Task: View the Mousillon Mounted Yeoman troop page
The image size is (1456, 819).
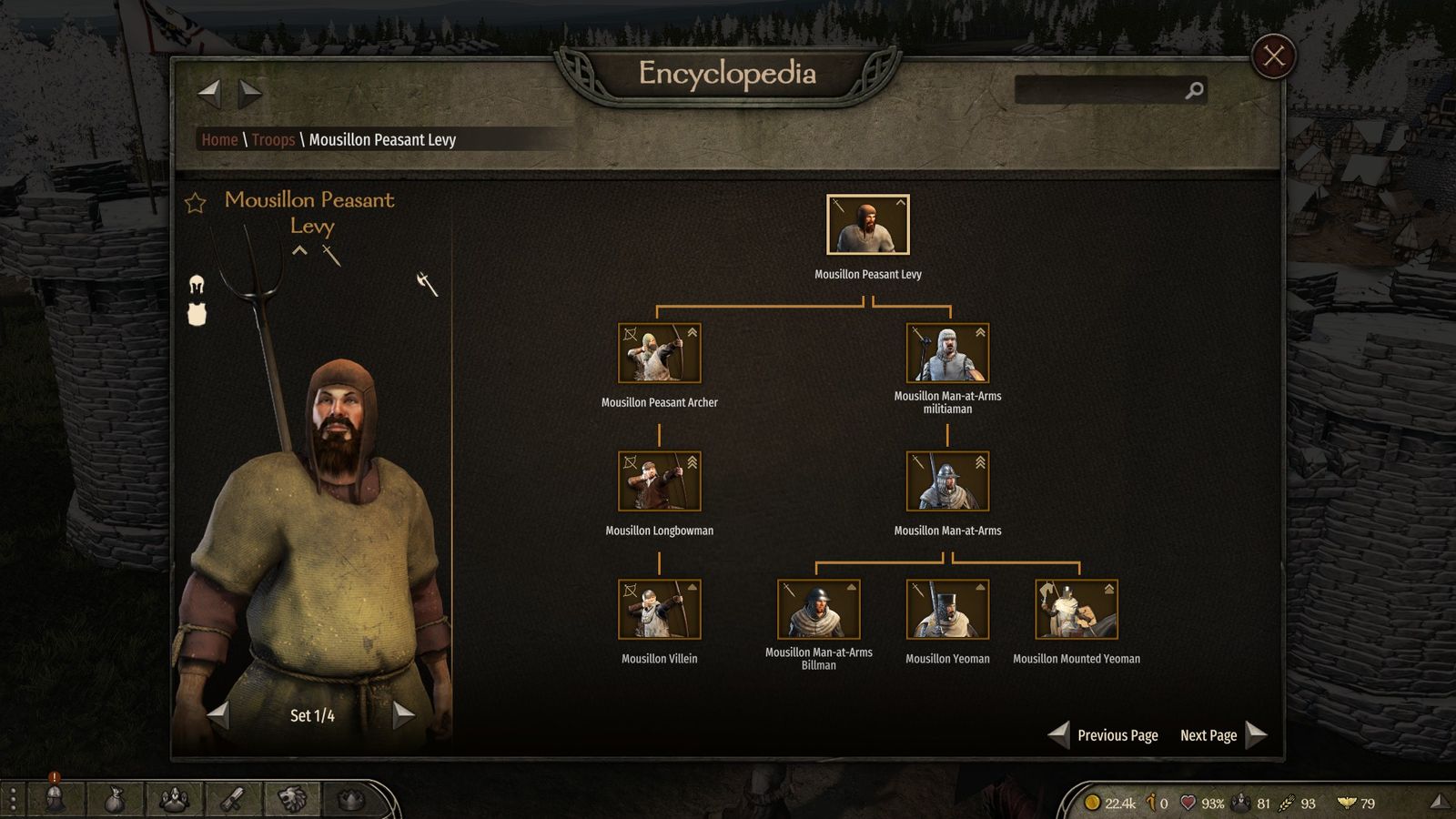Action: pos(1077,610)
